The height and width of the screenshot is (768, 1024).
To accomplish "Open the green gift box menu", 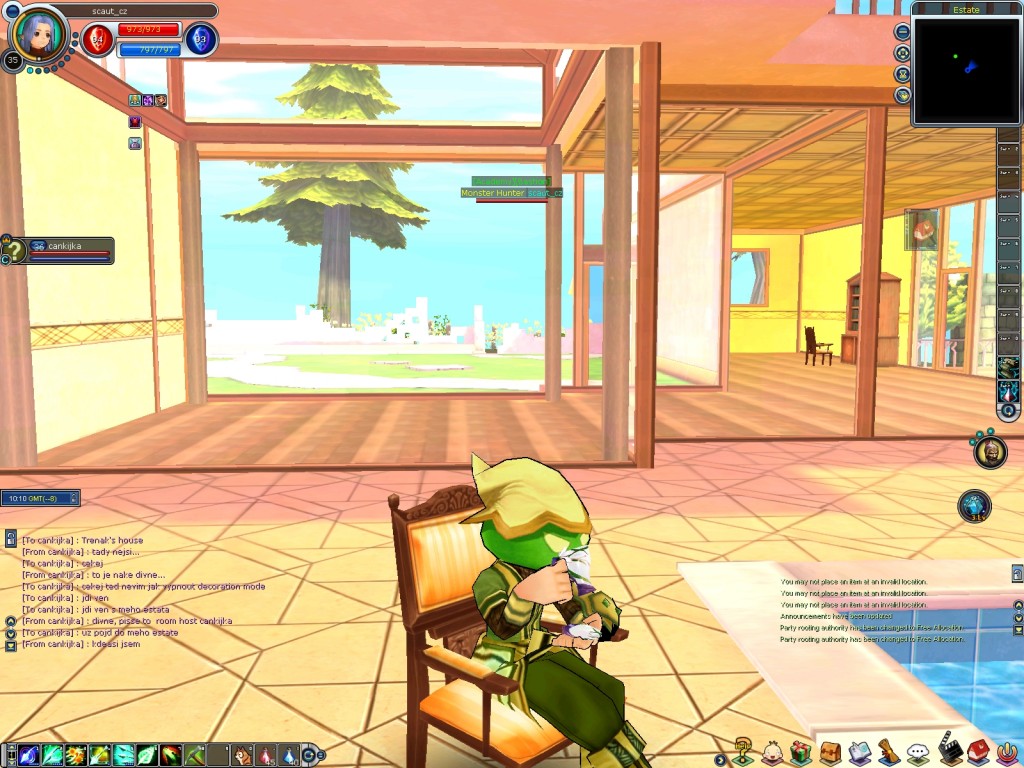I will click(x=800, y=752).
